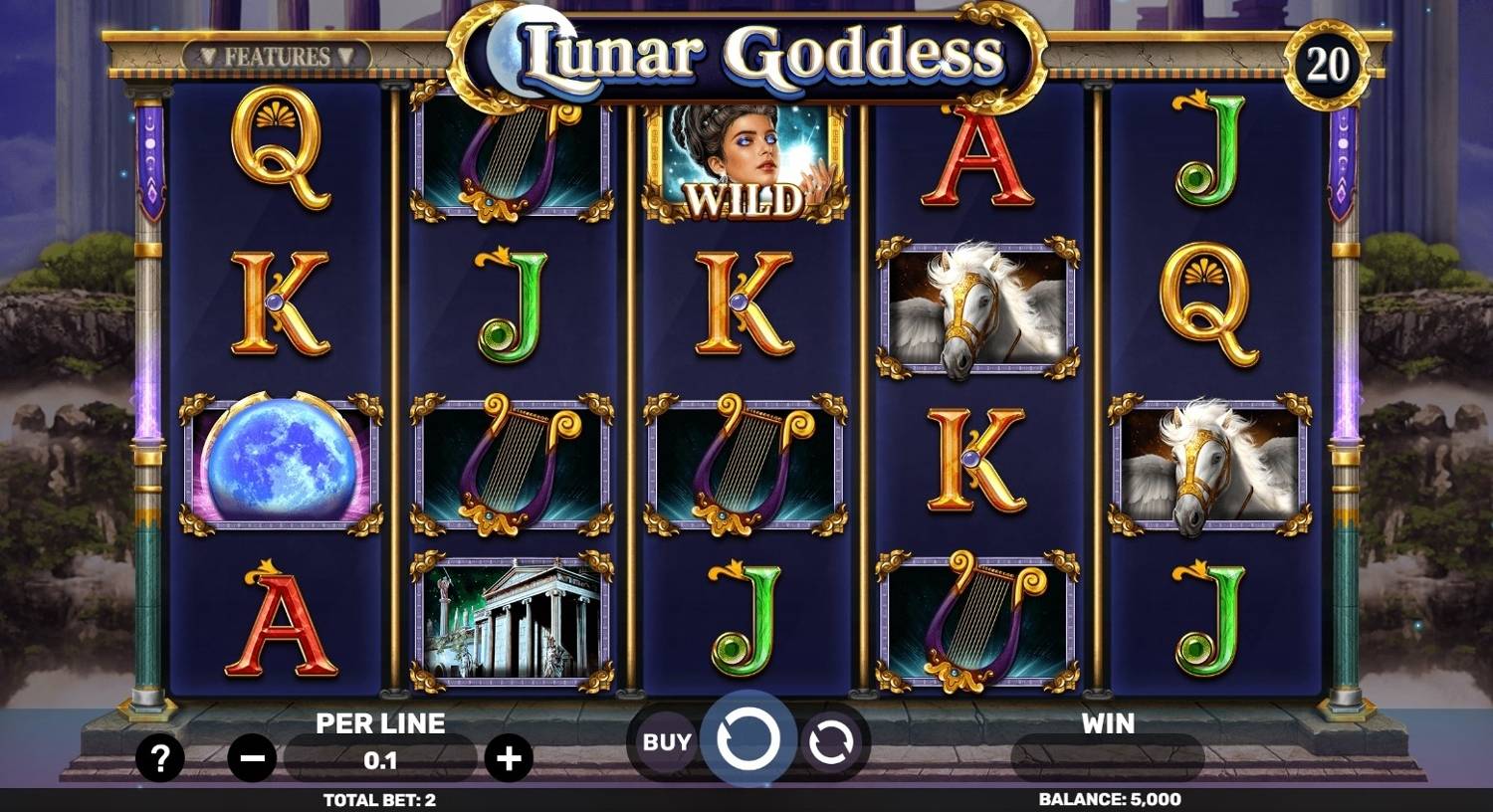The width and height of the screenshot is (1493, 812).
Task: Increase per line bet with plus button
Action: [513, 758]
